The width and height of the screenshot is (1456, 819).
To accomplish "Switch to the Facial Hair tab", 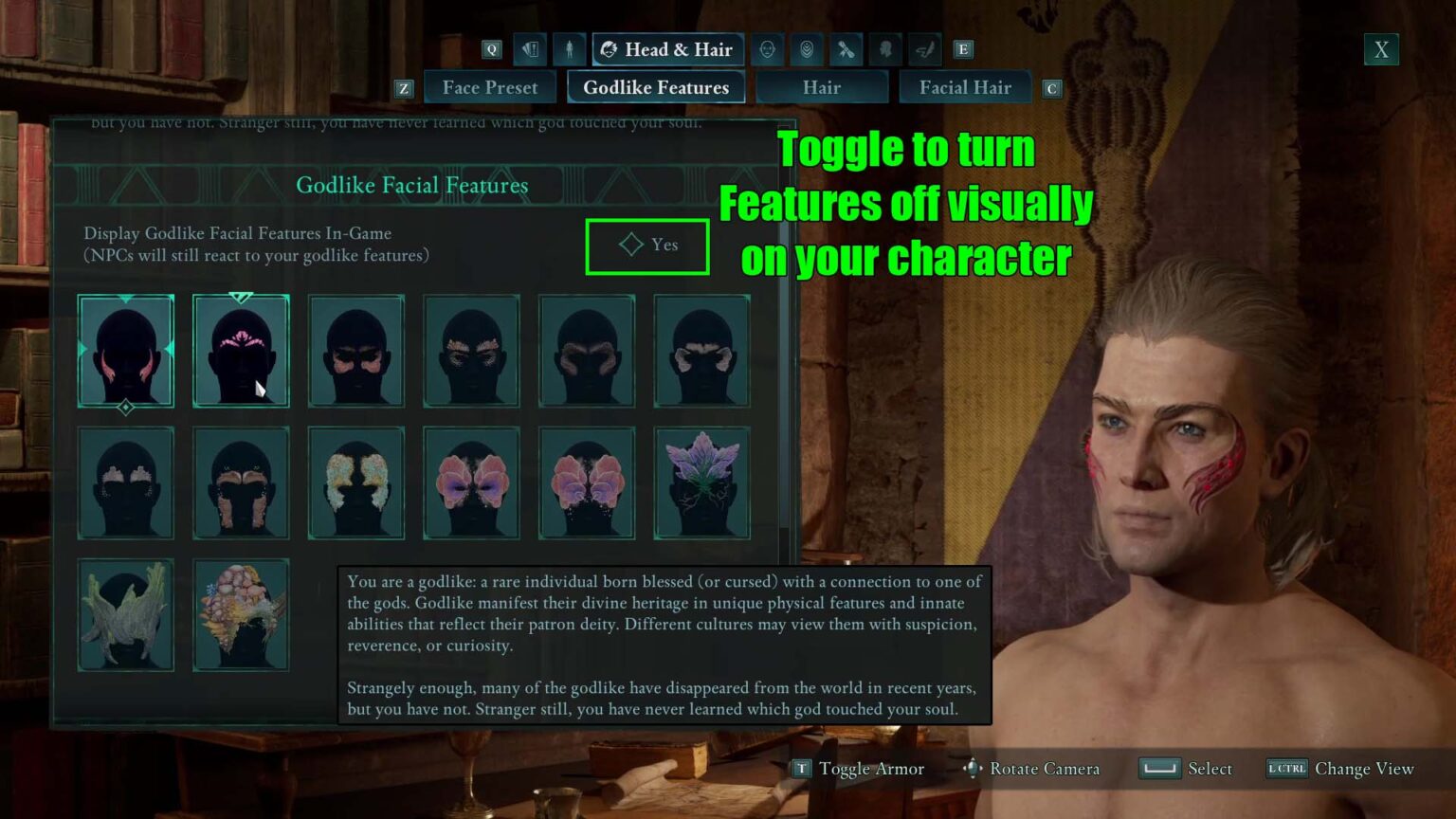I will click(965, 87).
